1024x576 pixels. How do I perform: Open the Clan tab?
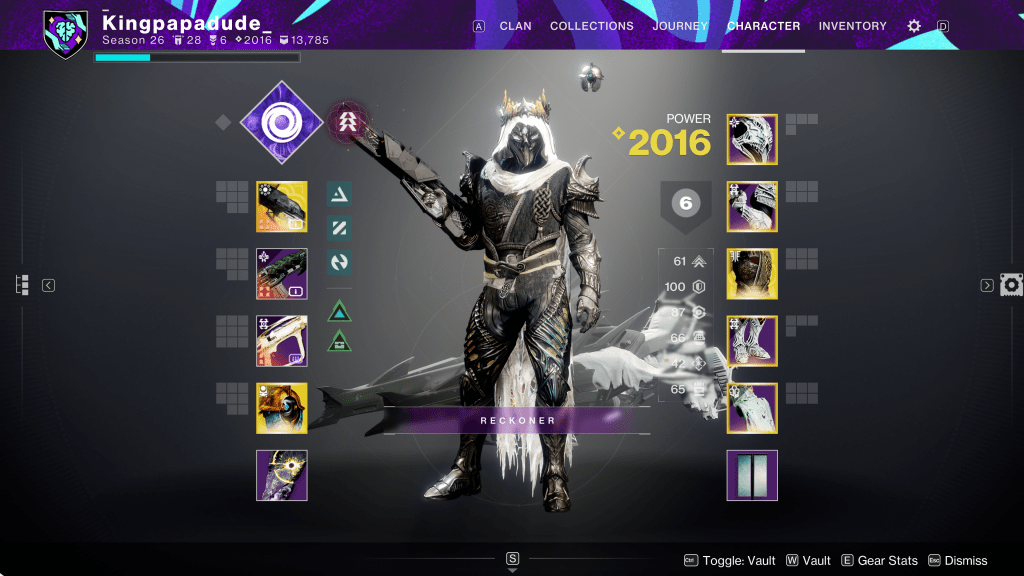click(x=515, y=26)
